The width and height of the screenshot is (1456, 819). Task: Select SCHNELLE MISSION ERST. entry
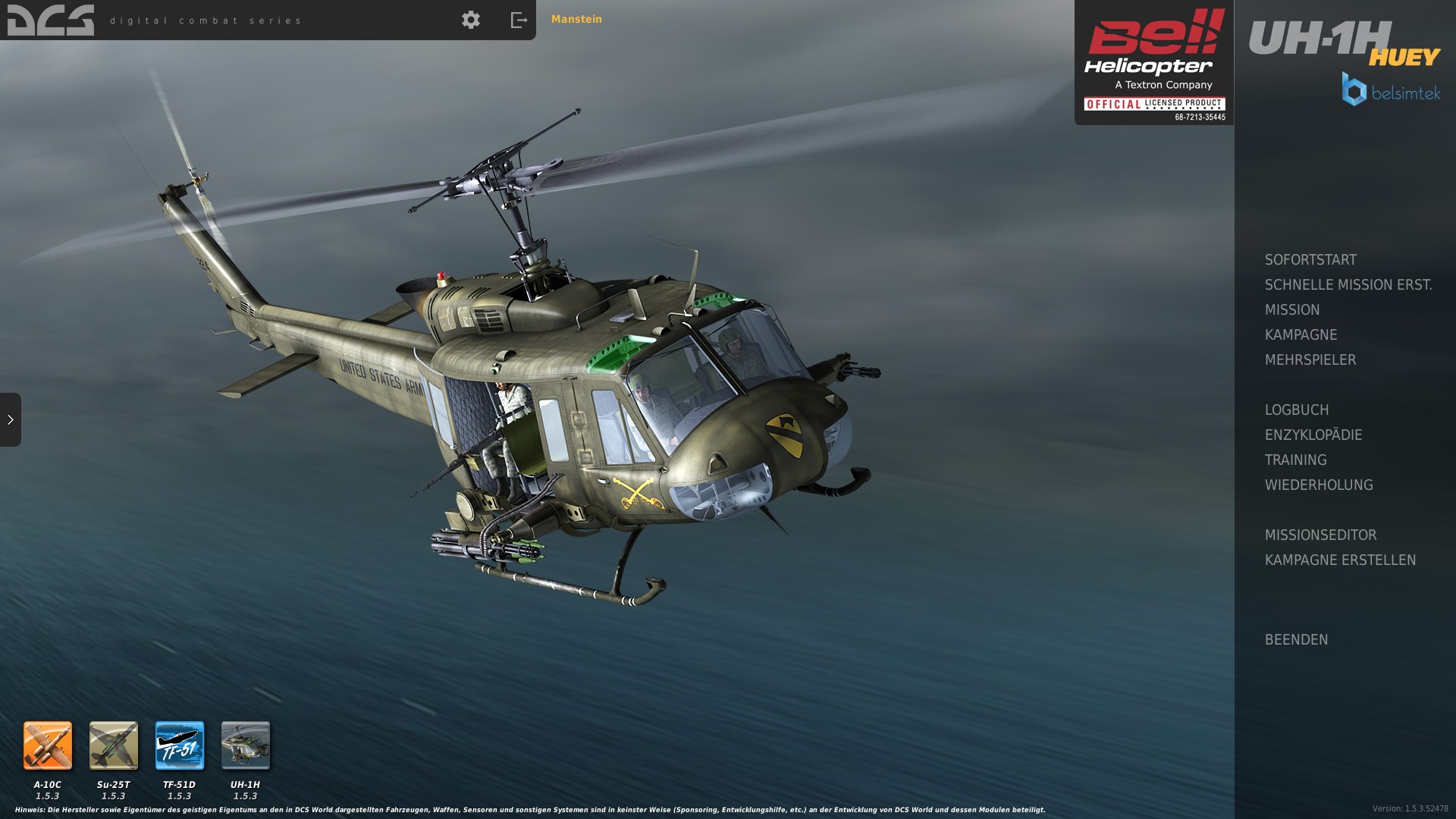[x=1348, y=285]
